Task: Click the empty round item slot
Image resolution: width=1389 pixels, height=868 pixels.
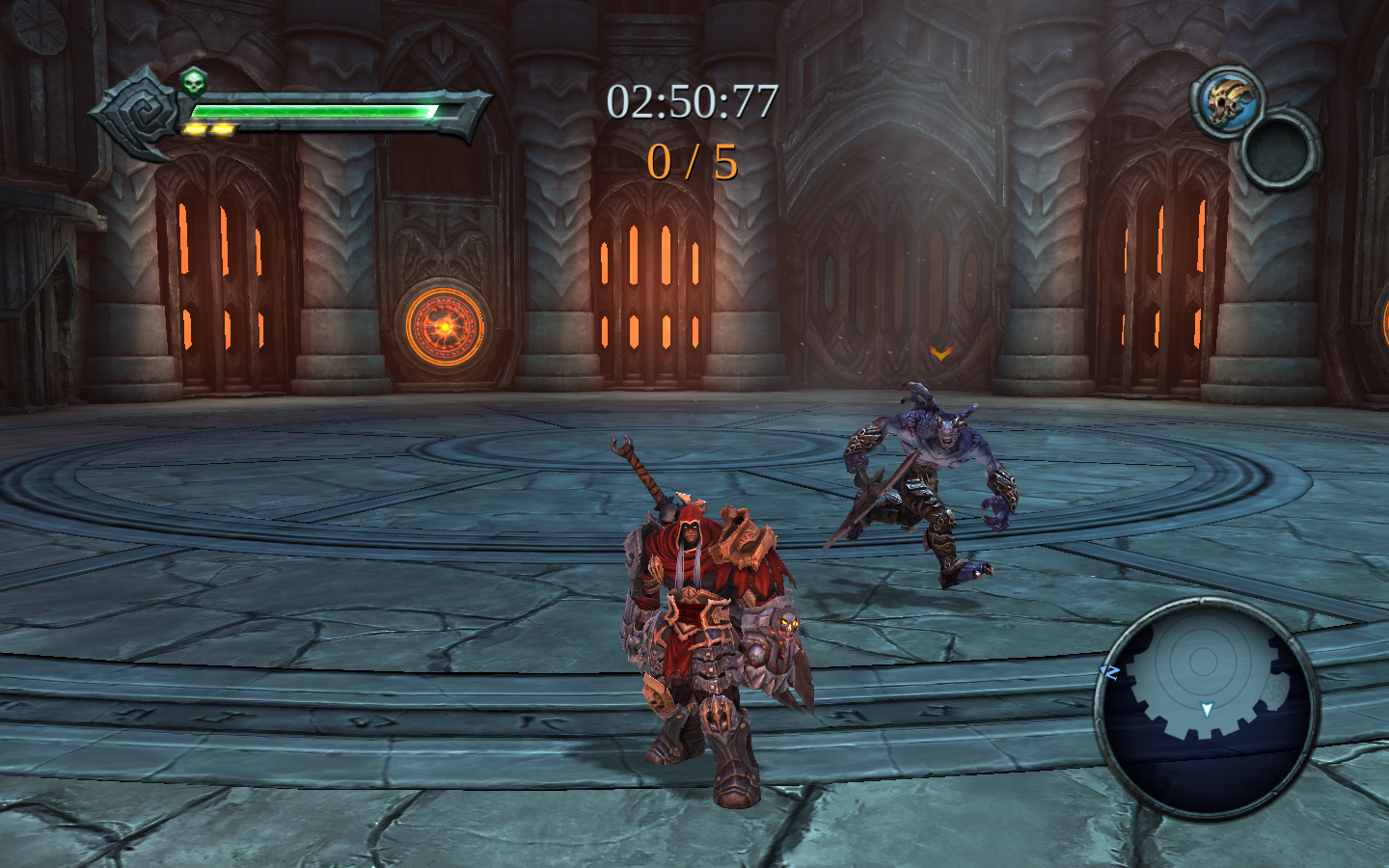Action: click(1279, 149)
